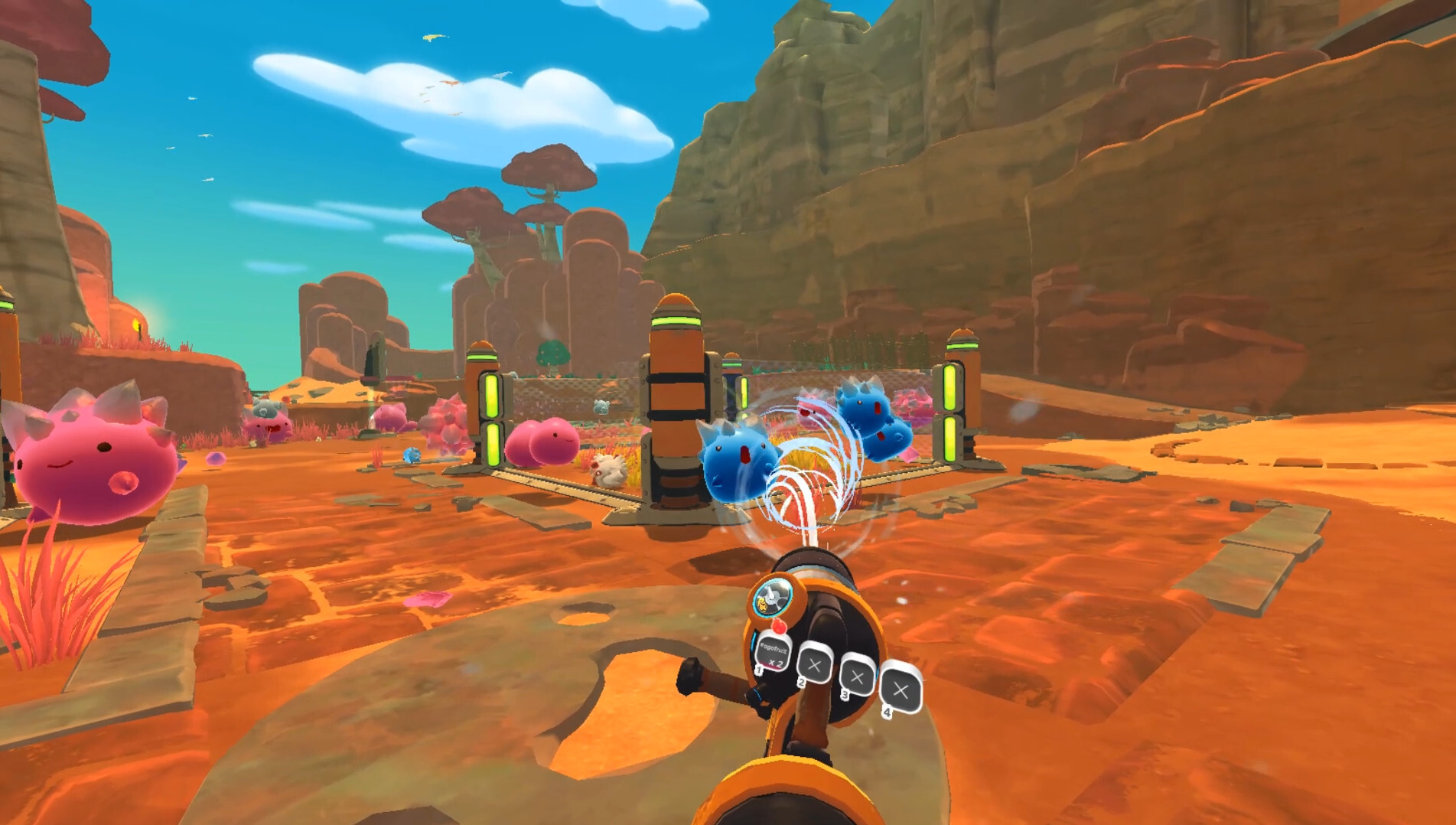
Task: Click the x2 count badge on the Pogofruit slot
Action: click(778, 663)
